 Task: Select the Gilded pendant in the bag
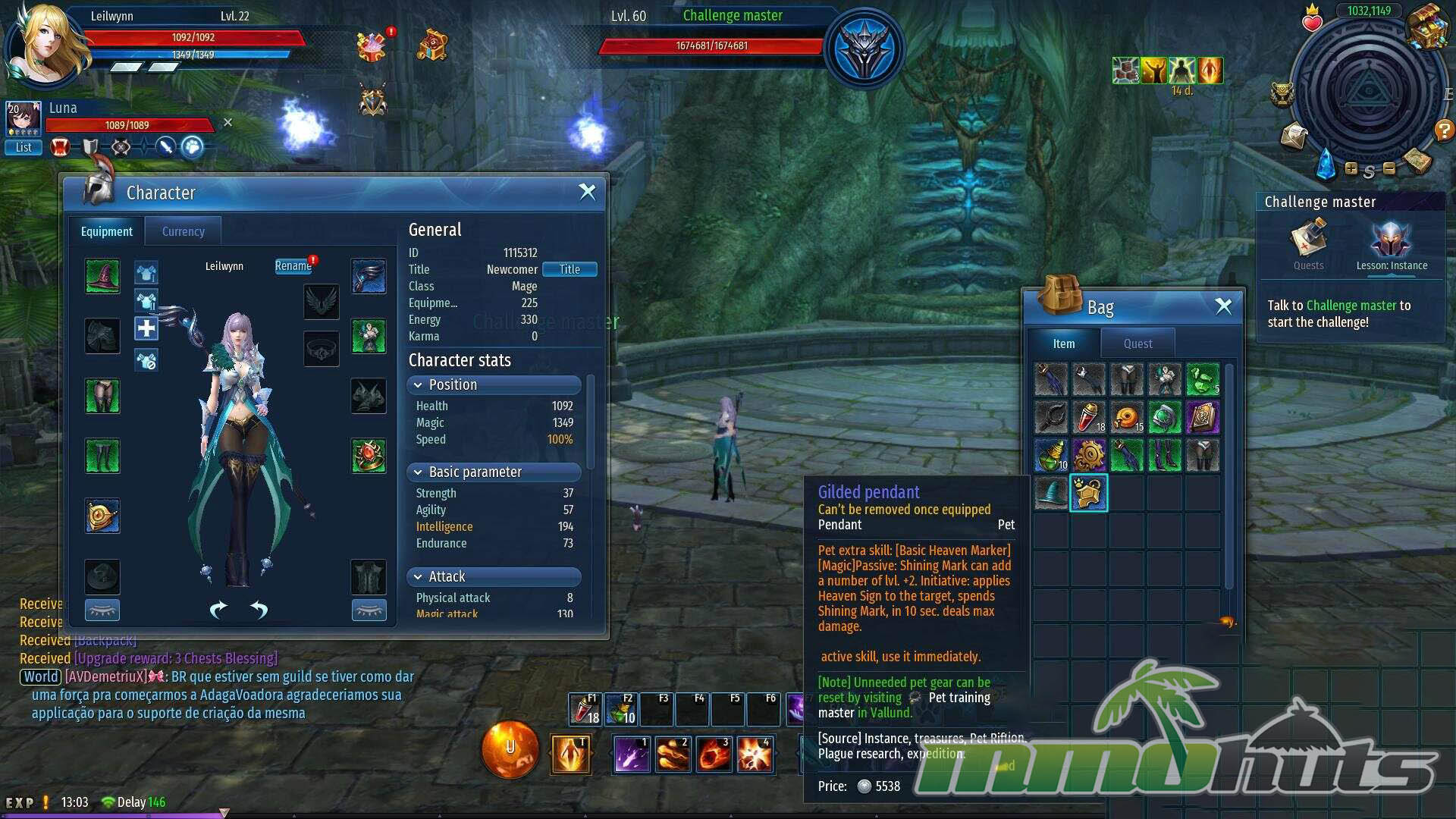click(1088, 493)
